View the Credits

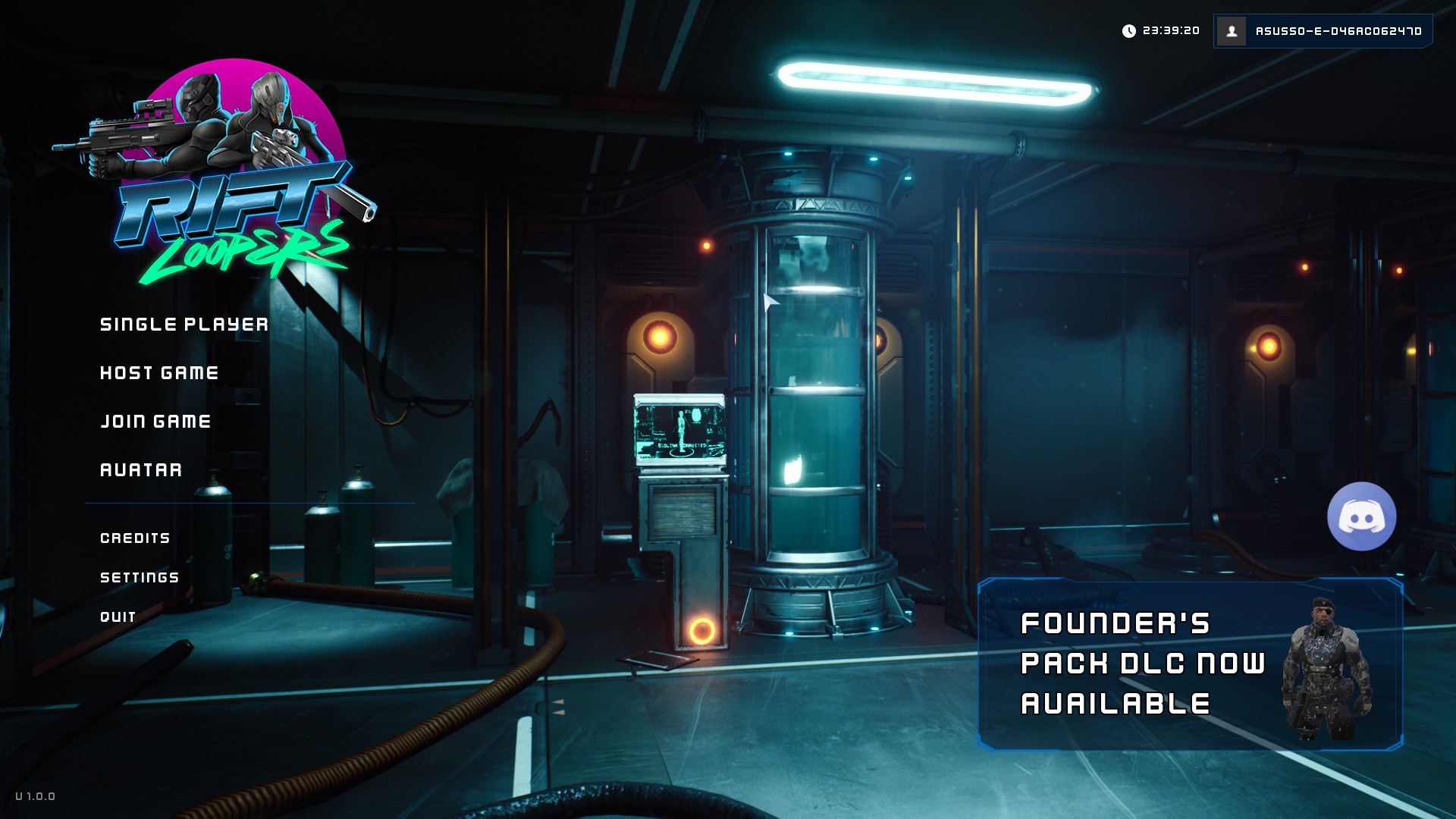[135, 538]
